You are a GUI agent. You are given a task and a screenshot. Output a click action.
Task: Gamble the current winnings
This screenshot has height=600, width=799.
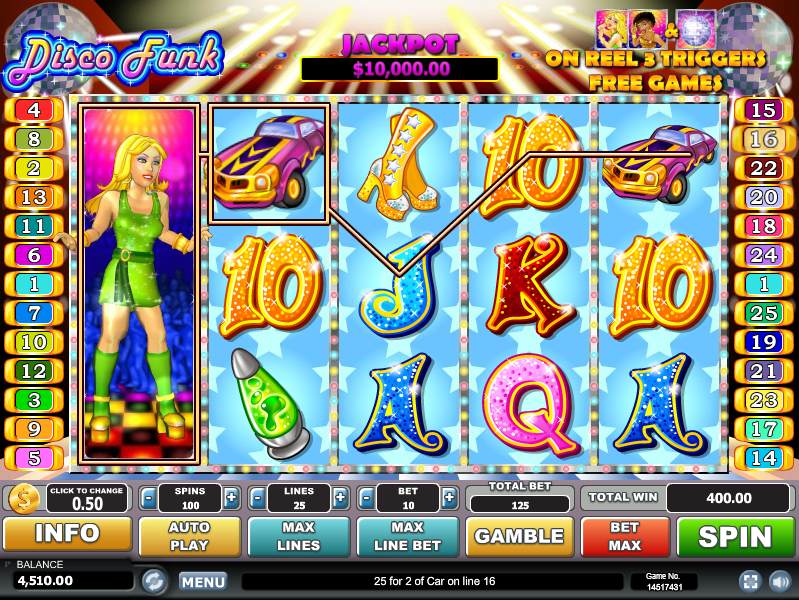pyautogui.click(x=519, y=536)
